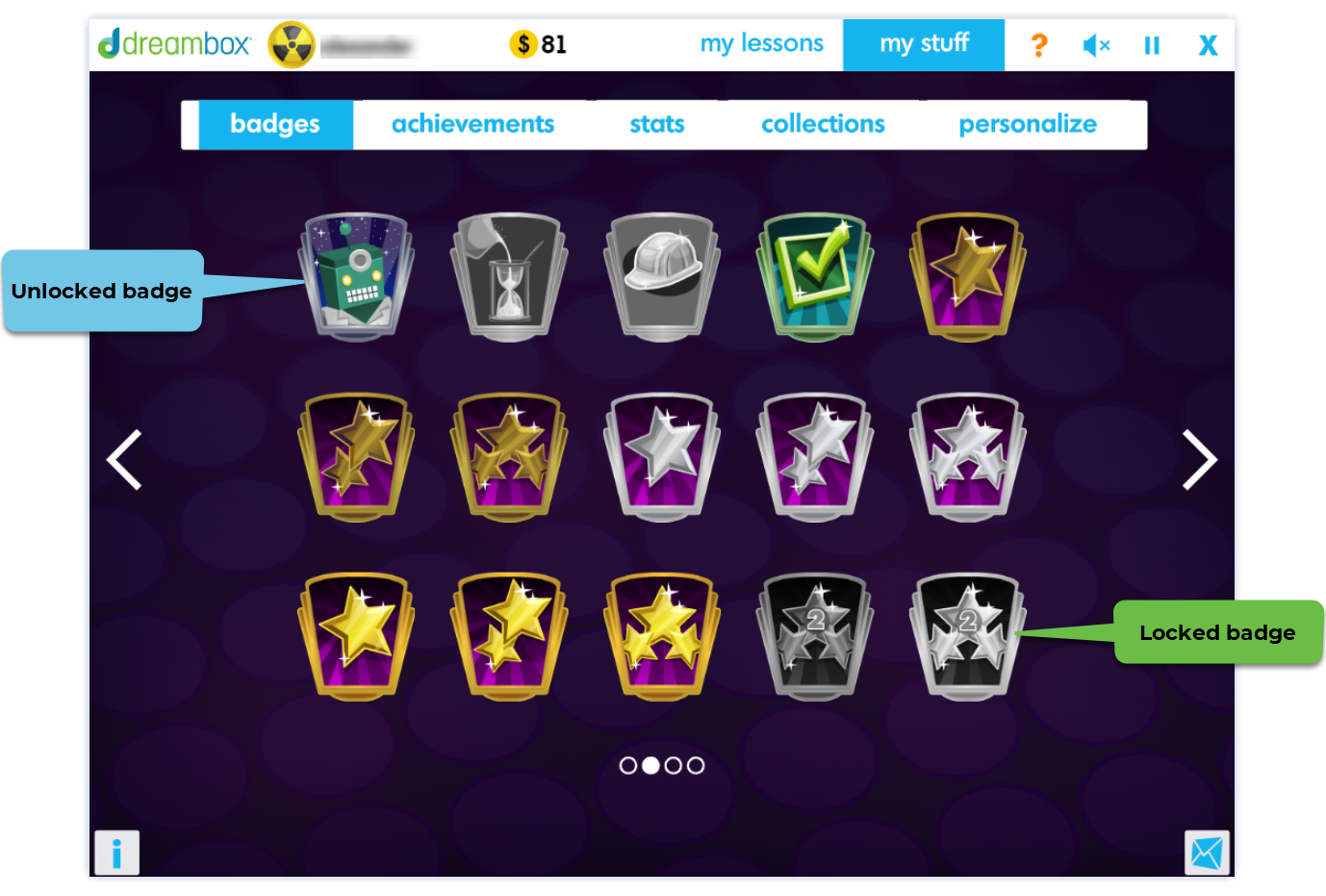Select the radioactive avatar icon
This screenshot has width=1326, height=896.
[x=293, y=43]
